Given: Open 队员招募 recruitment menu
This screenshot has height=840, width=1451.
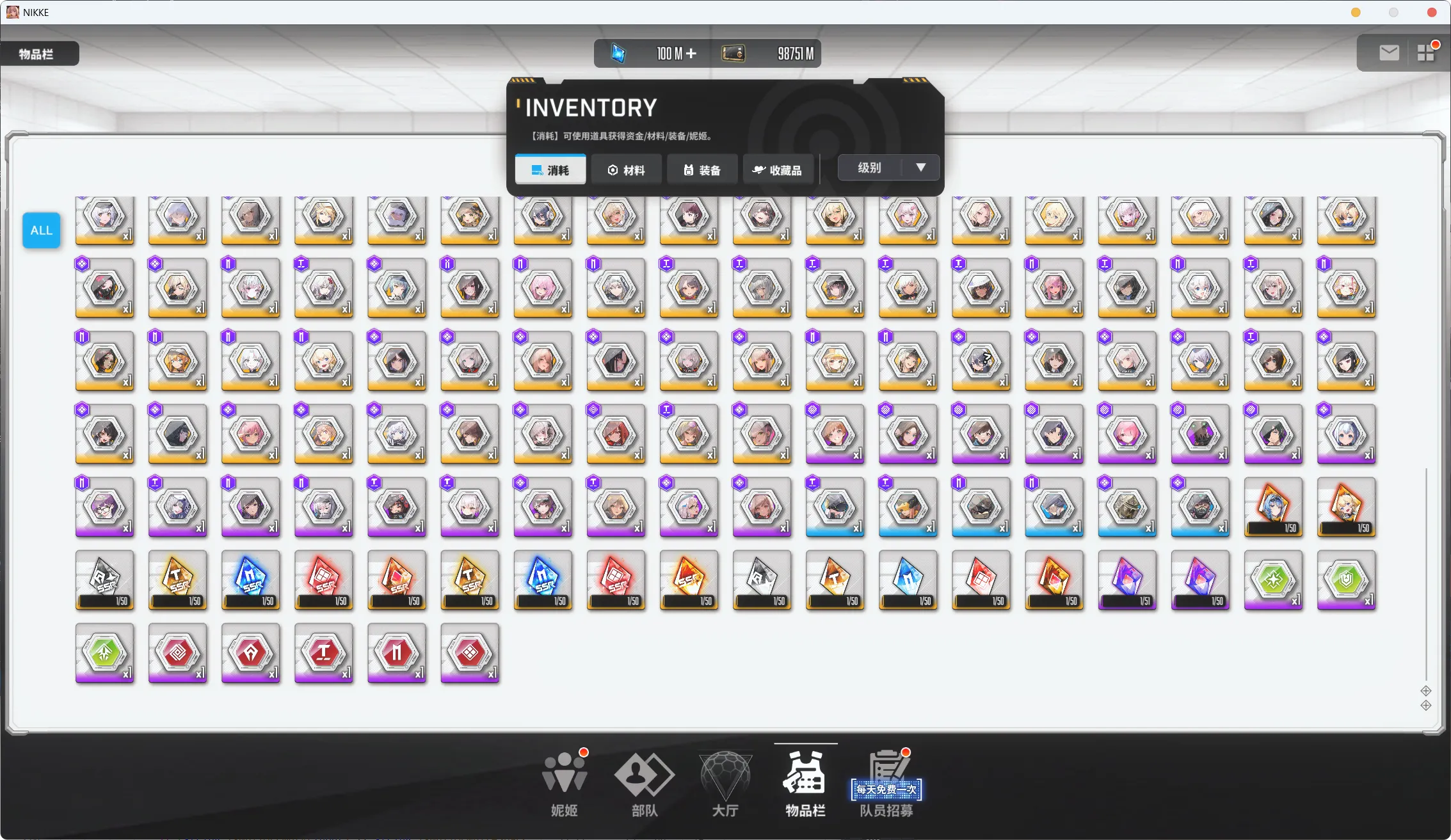Looking at the screenshot, I should (886, 784).
